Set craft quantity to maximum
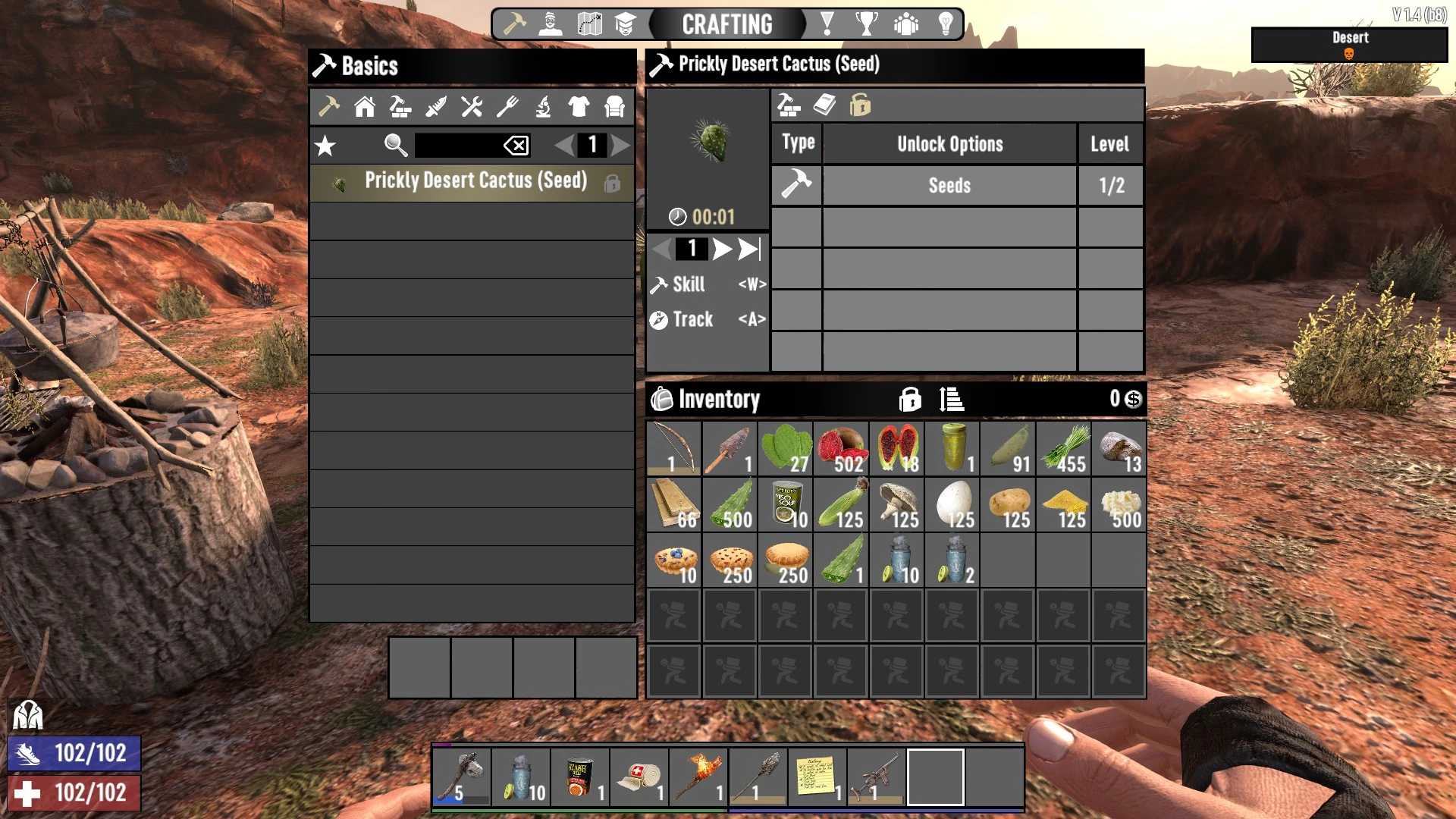This screenshot has width=1456, height=819. (749, 249)
